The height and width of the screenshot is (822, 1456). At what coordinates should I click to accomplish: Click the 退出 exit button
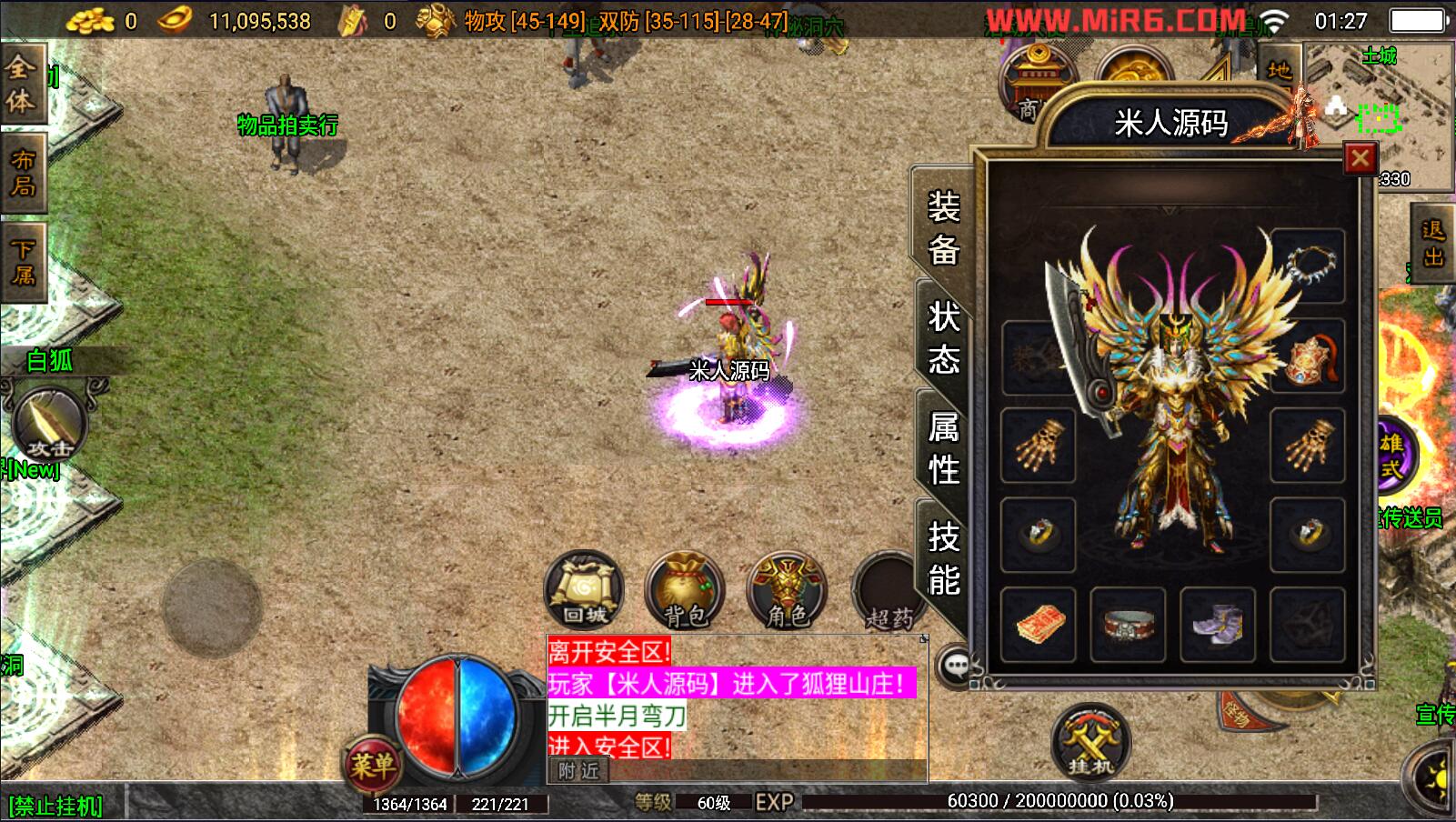[x=1433, y=244]
